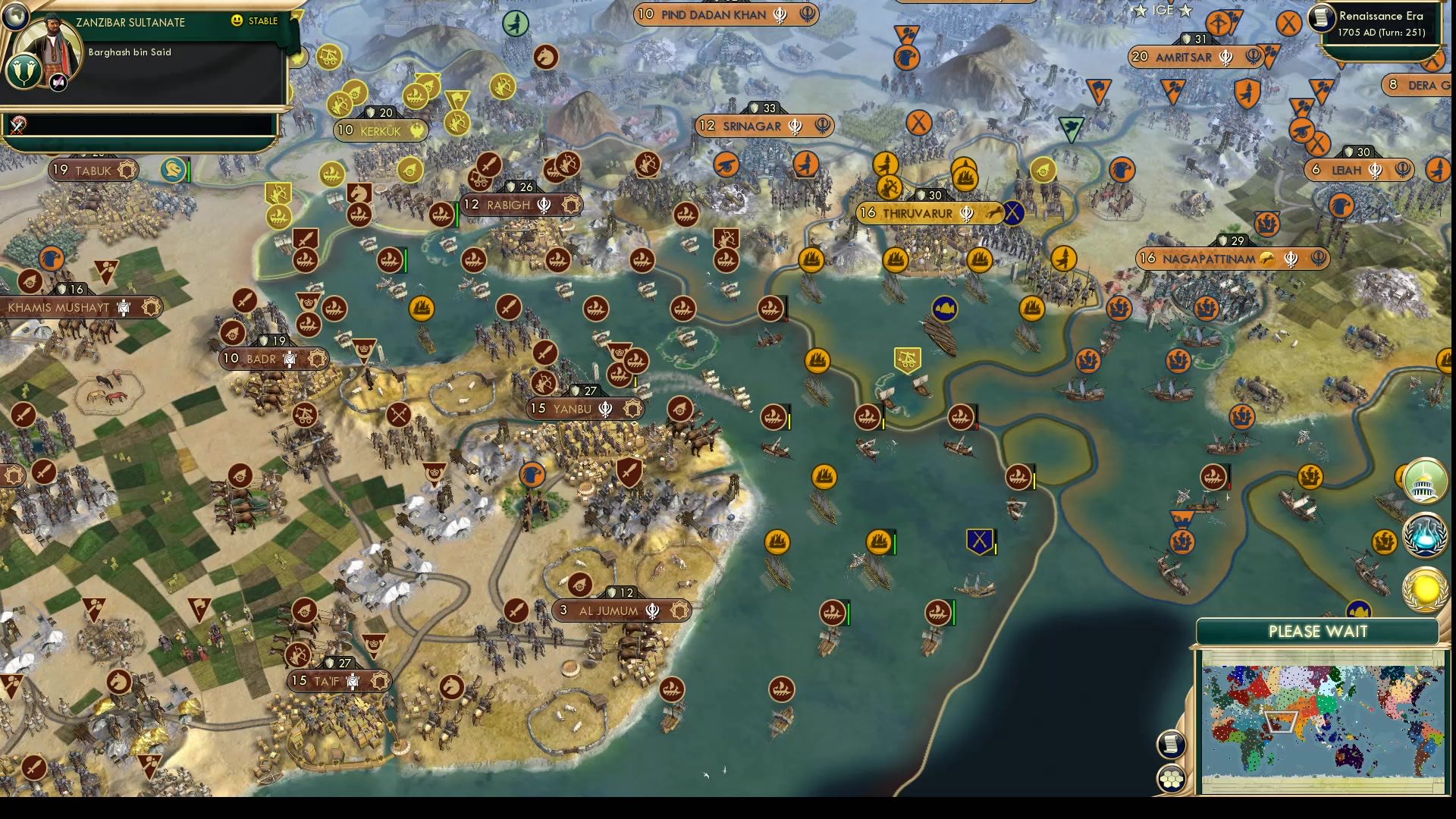Click the green unit circle icon at top of map
The width and height of the screenshot is (1456, 819).
(516, 22)
